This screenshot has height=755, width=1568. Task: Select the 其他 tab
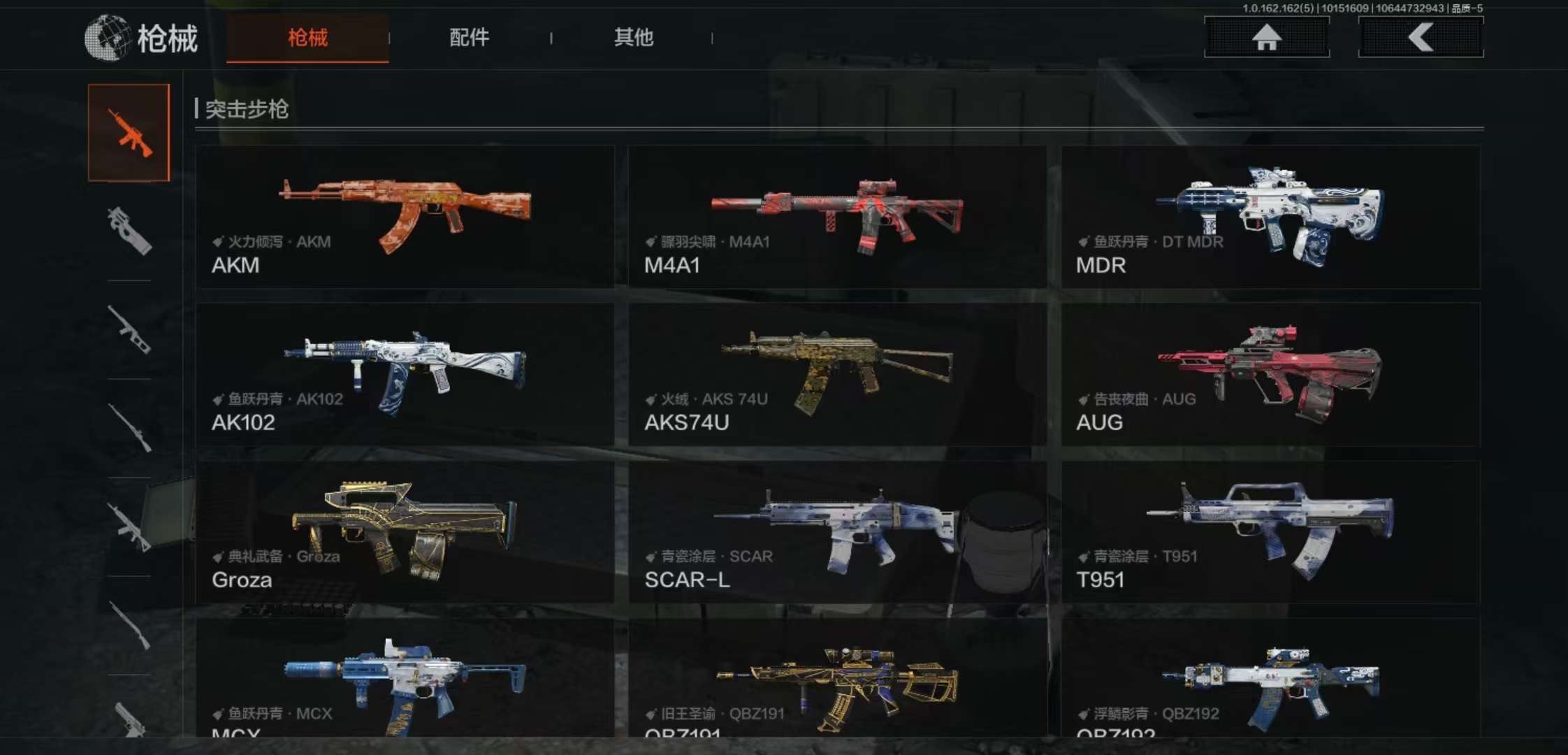click(633, 38)
